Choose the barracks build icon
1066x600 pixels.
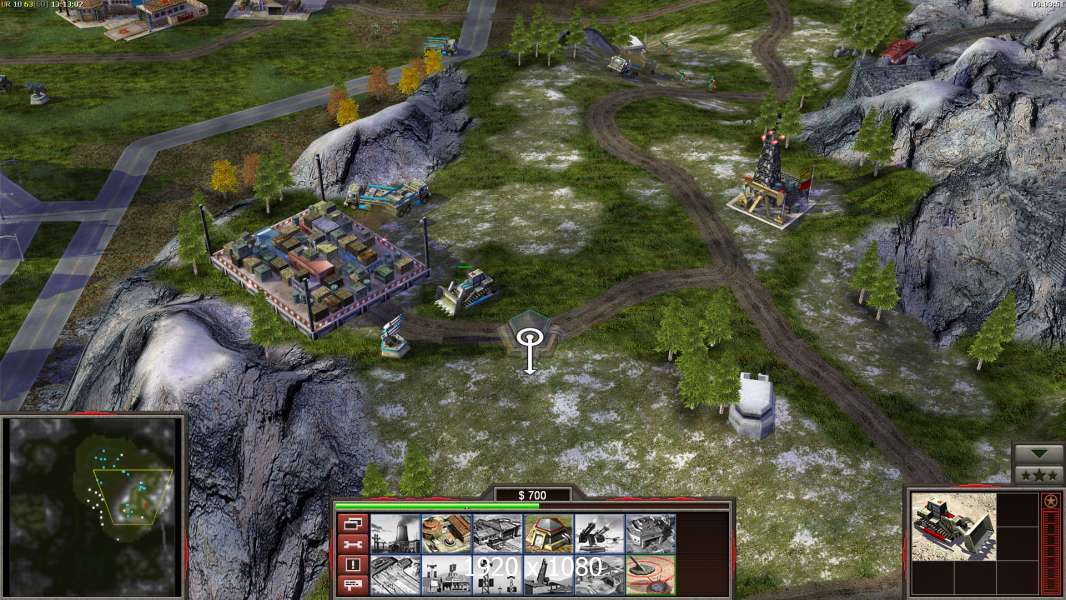446,533
